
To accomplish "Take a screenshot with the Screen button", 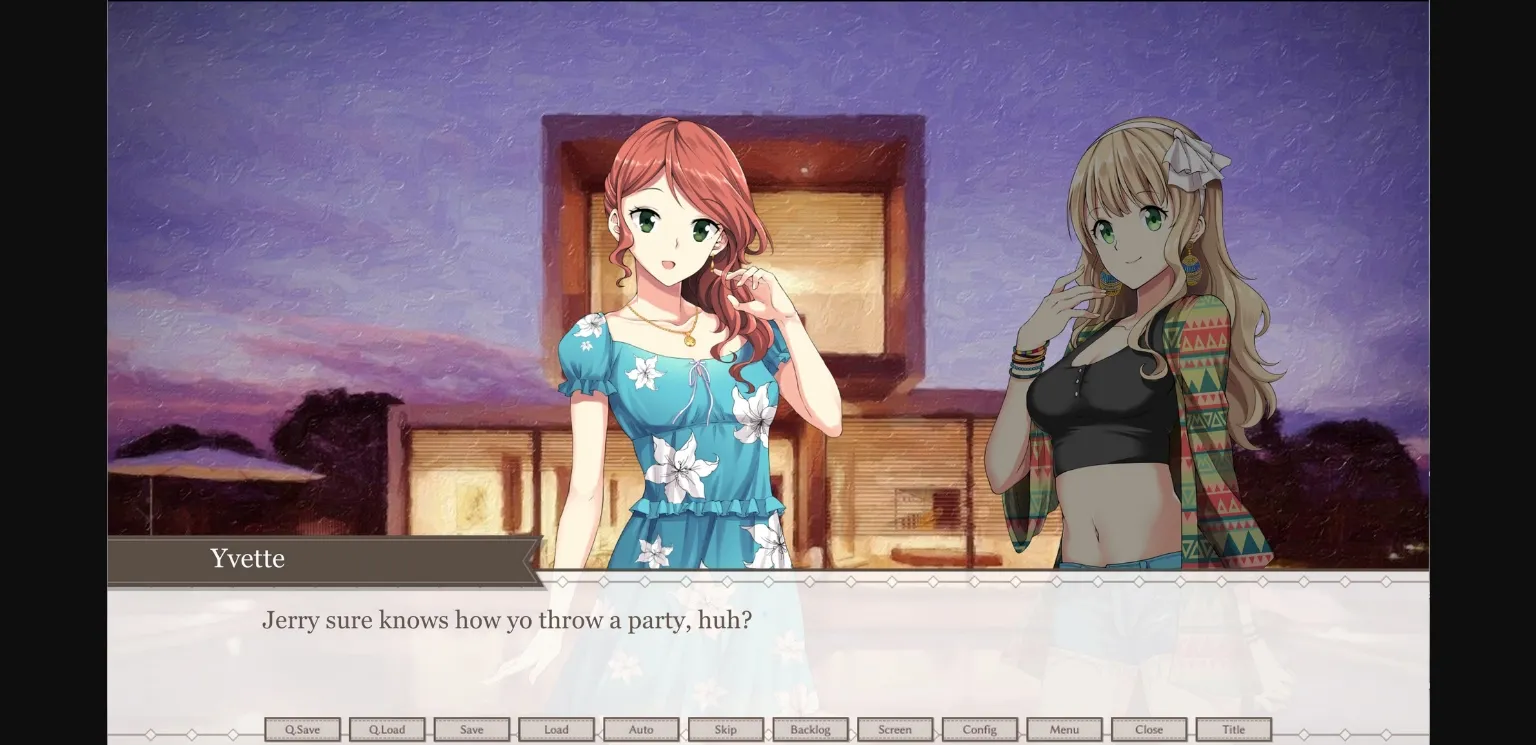I will click(895, 729).
